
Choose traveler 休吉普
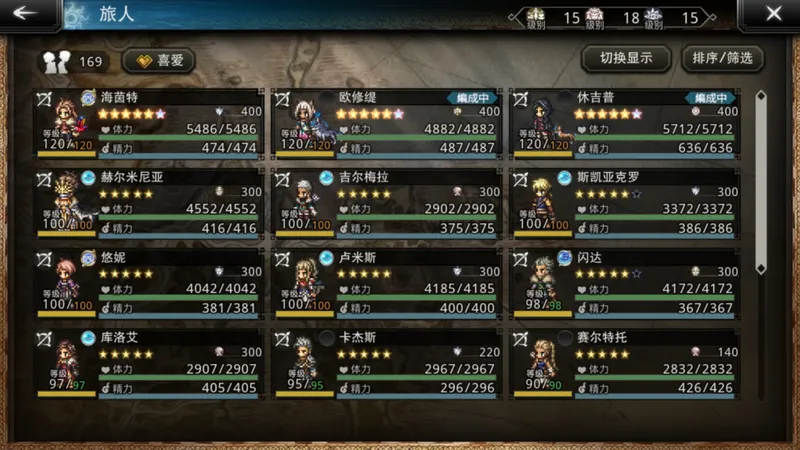tap(626, 123)
